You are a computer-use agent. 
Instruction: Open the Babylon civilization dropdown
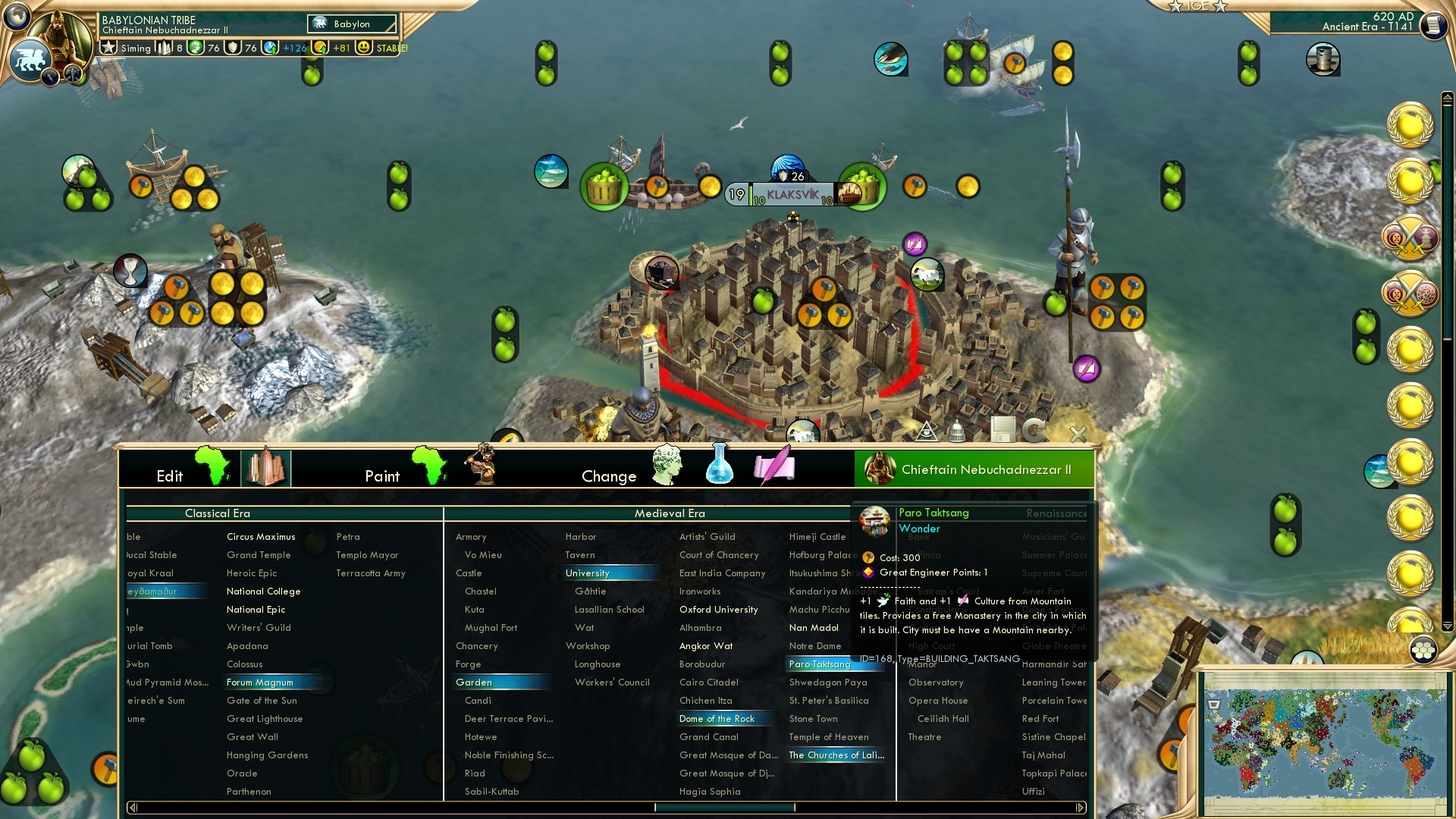353,24
